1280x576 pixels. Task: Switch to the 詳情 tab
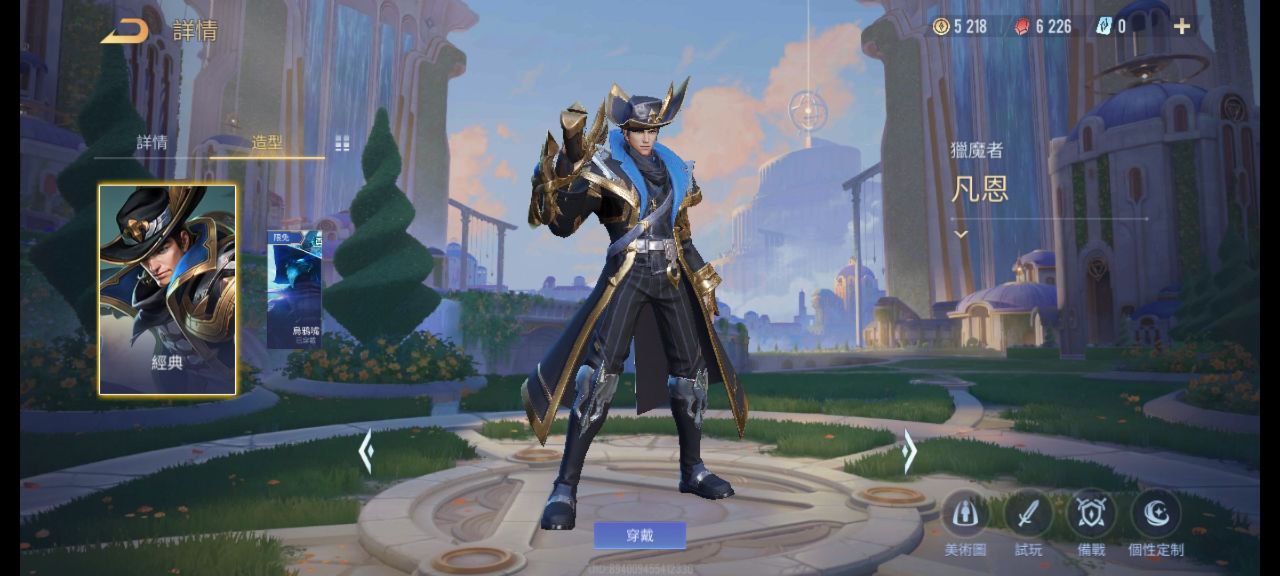click(152, 142)
